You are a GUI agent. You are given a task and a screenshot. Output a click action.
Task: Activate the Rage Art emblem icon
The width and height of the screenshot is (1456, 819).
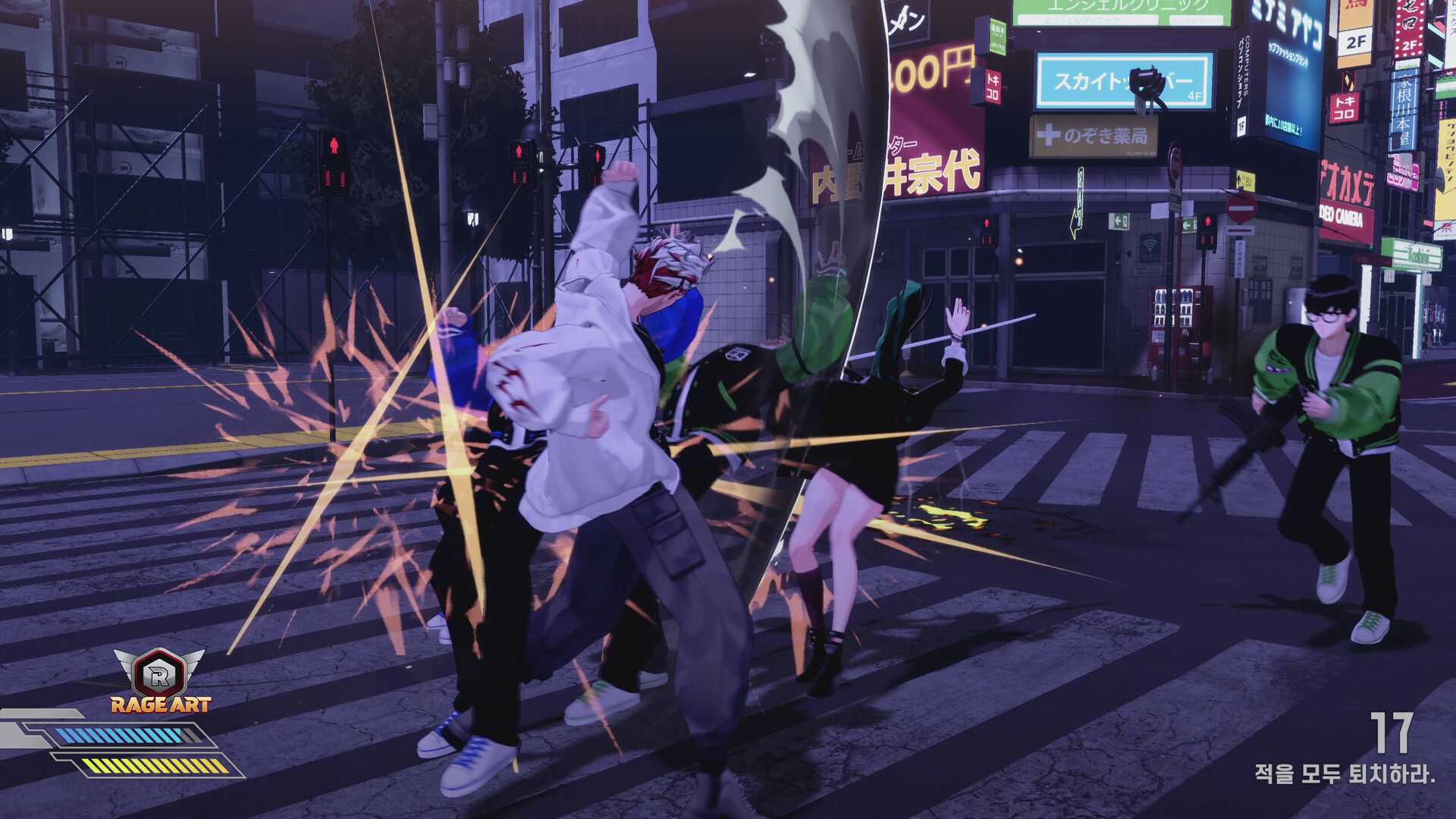159,674
